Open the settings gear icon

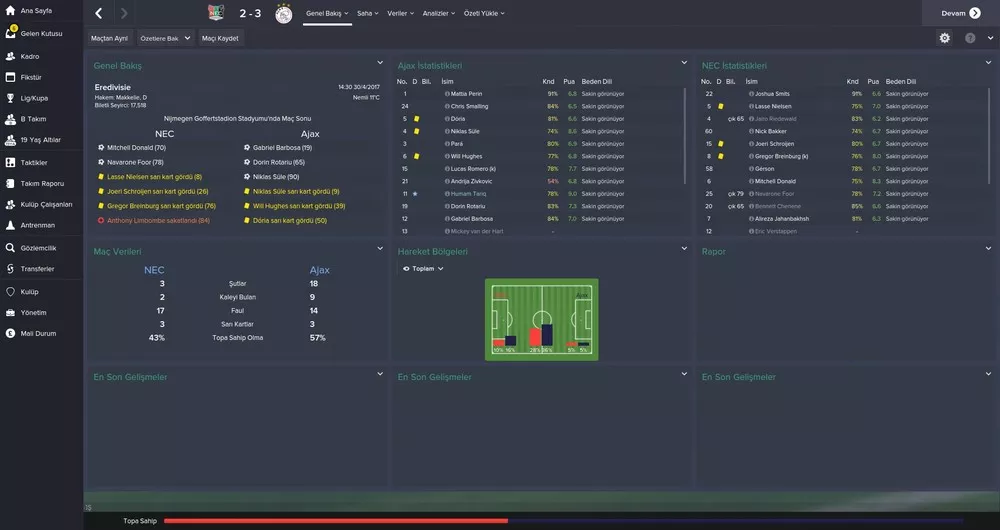point(945,38)
